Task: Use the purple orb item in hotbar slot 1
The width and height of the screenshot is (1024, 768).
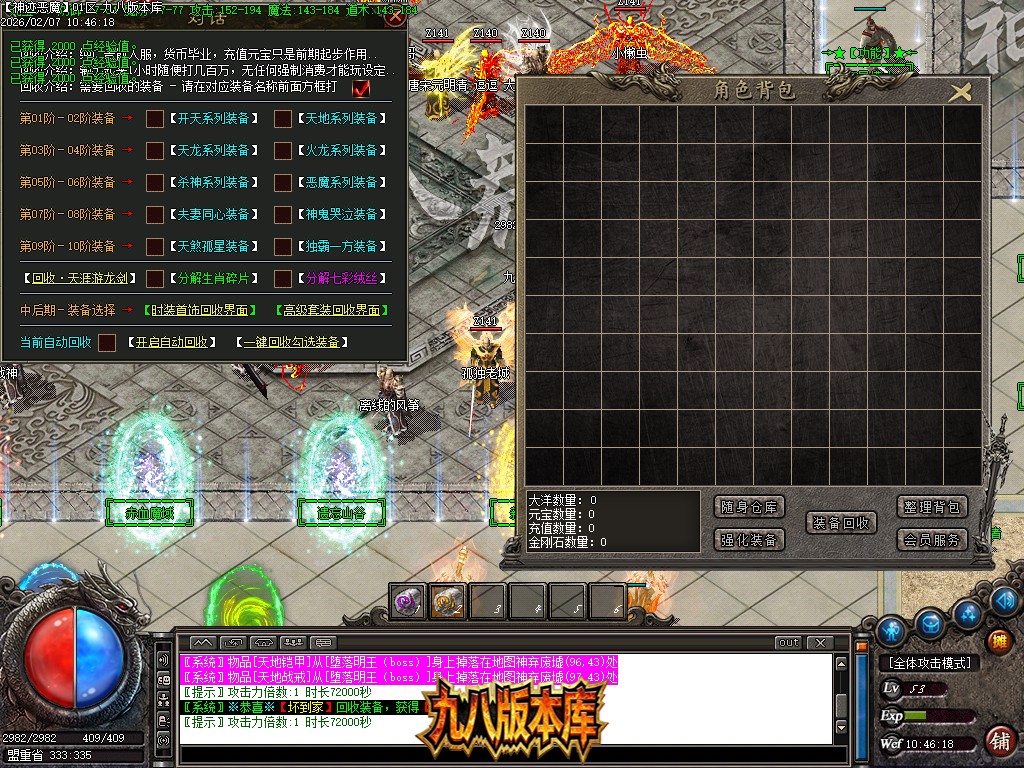Action: pos(407,601)
